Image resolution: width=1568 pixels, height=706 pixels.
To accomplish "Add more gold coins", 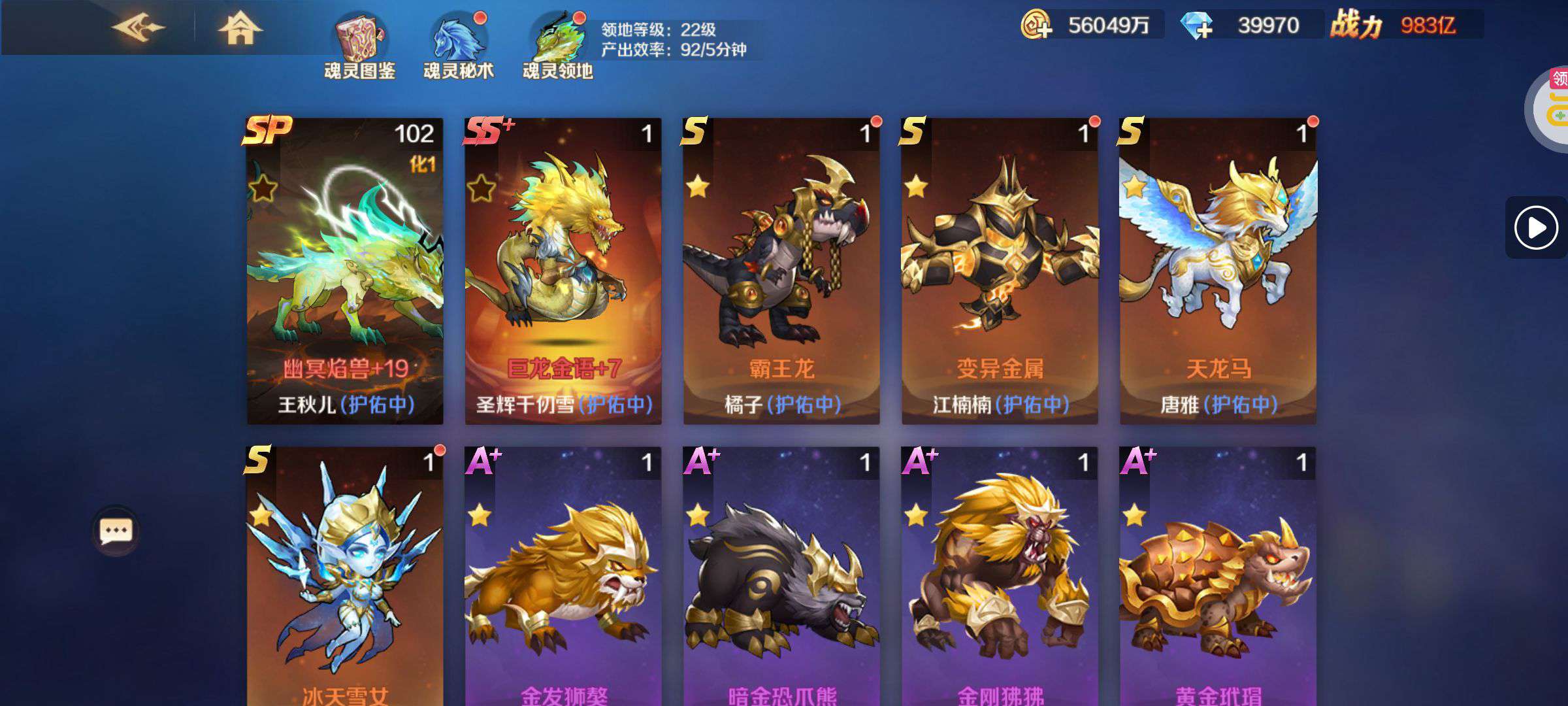I will pos(1036,26).
